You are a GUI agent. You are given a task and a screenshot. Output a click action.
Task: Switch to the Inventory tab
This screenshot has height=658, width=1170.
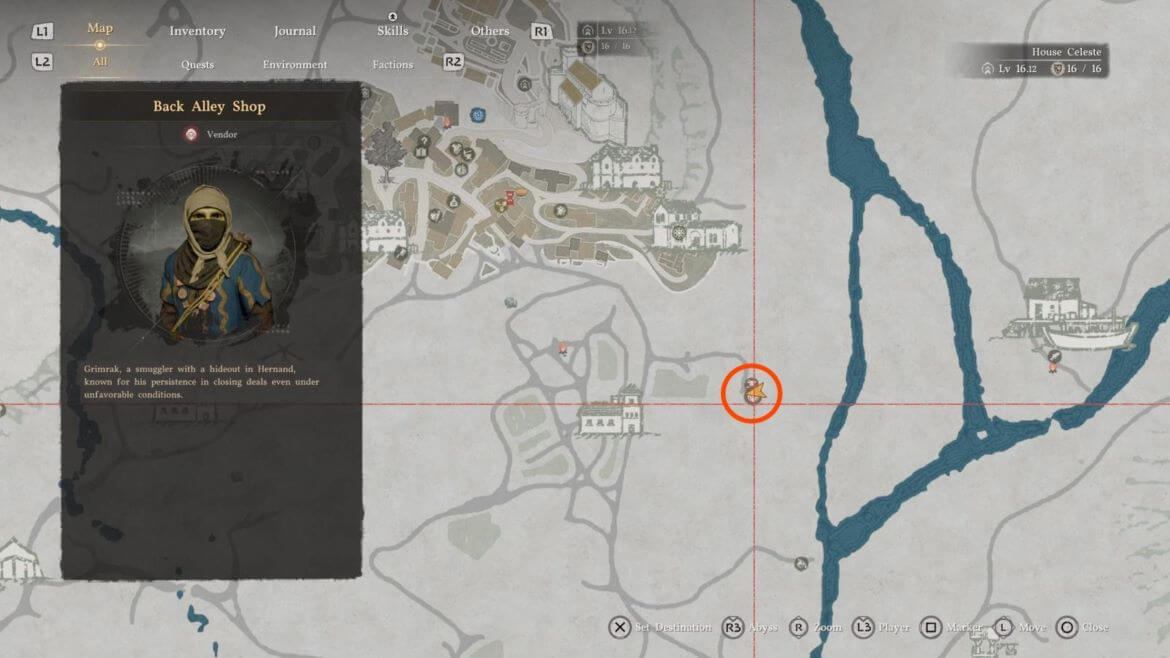click(197, 31)
